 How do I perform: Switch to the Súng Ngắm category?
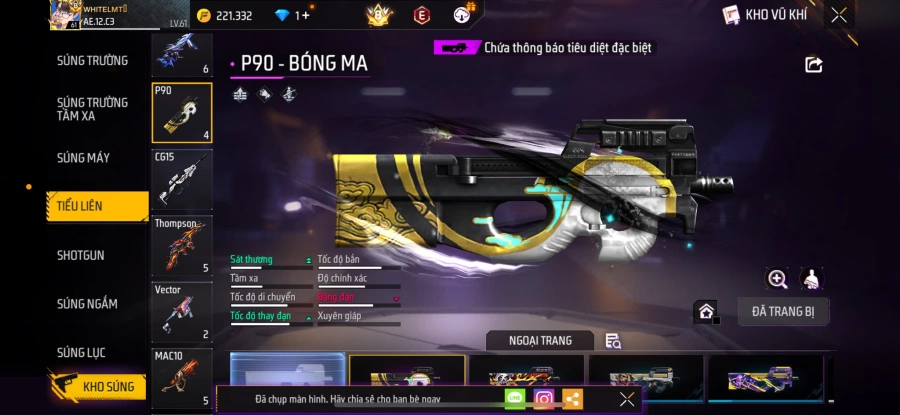[87, 304]
